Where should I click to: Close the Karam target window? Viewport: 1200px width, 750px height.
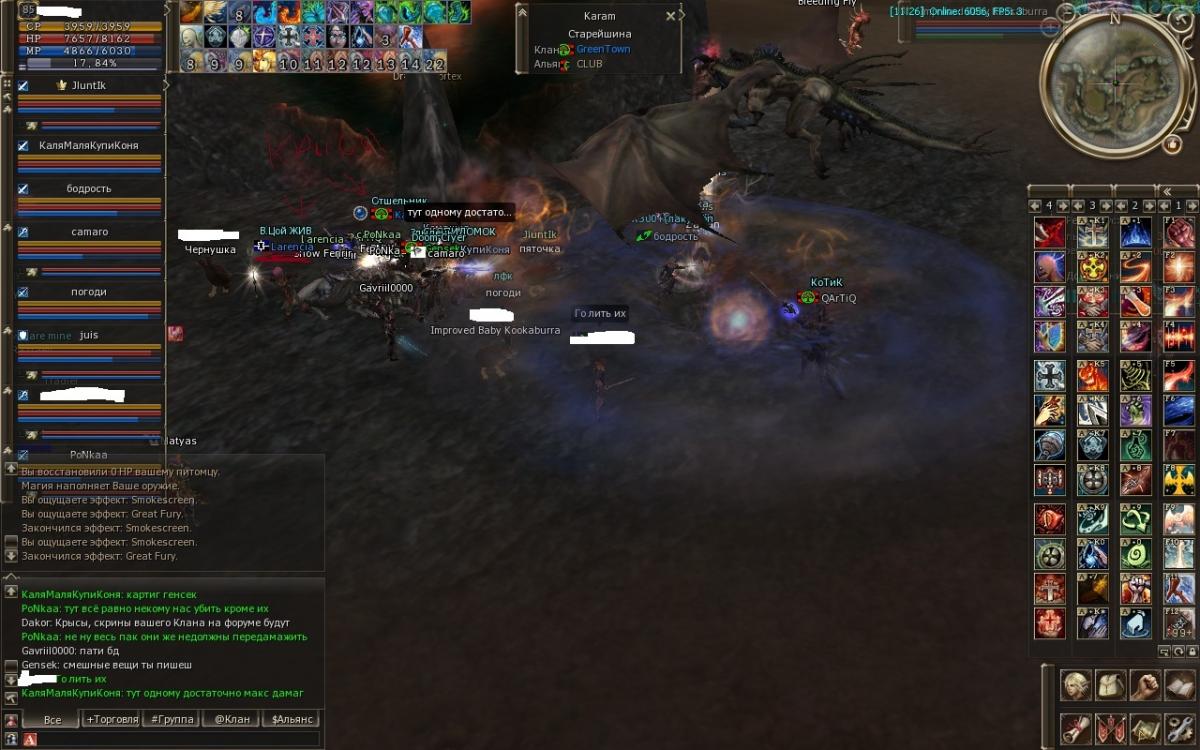pos(670,17)
